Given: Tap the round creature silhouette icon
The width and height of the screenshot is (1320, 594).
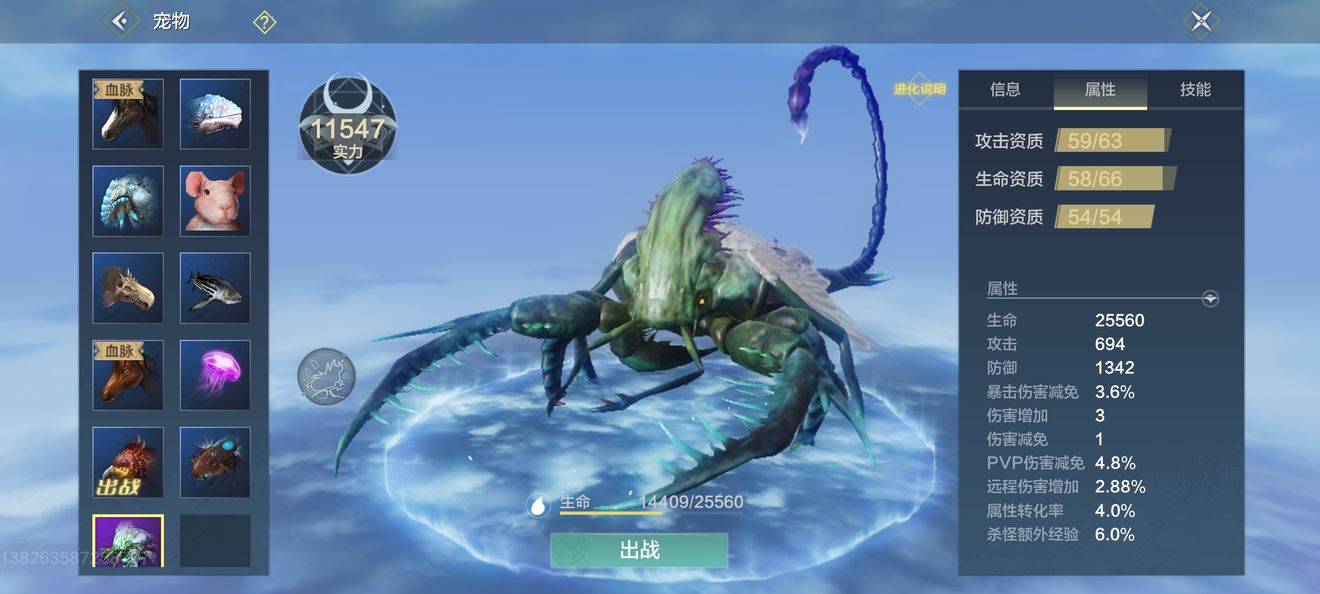Looking at the screenshot, I should (x=326, y=377).
